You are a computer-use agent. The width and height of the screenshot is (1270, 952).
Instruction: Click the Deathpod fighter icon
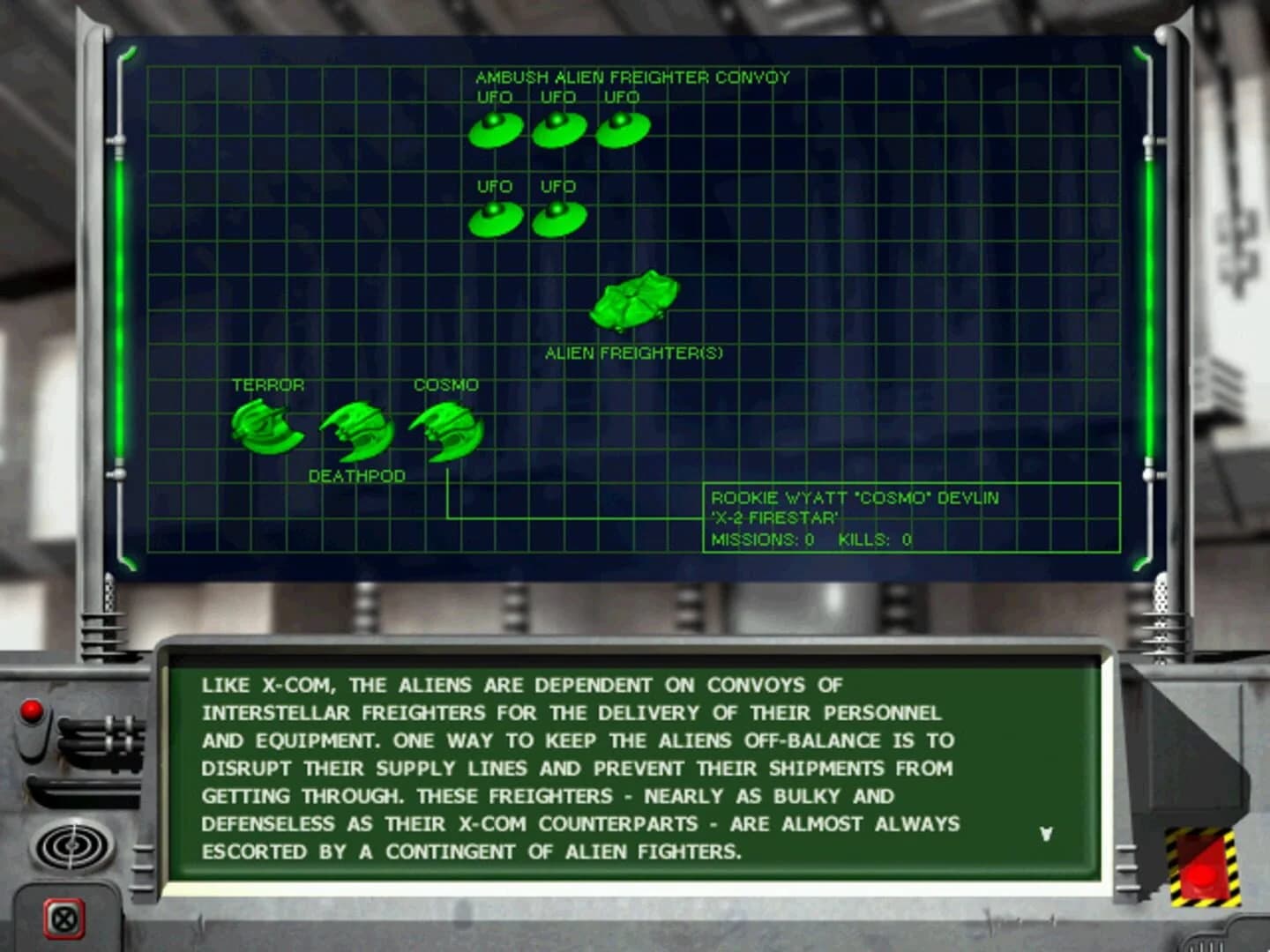coord(357,430)
